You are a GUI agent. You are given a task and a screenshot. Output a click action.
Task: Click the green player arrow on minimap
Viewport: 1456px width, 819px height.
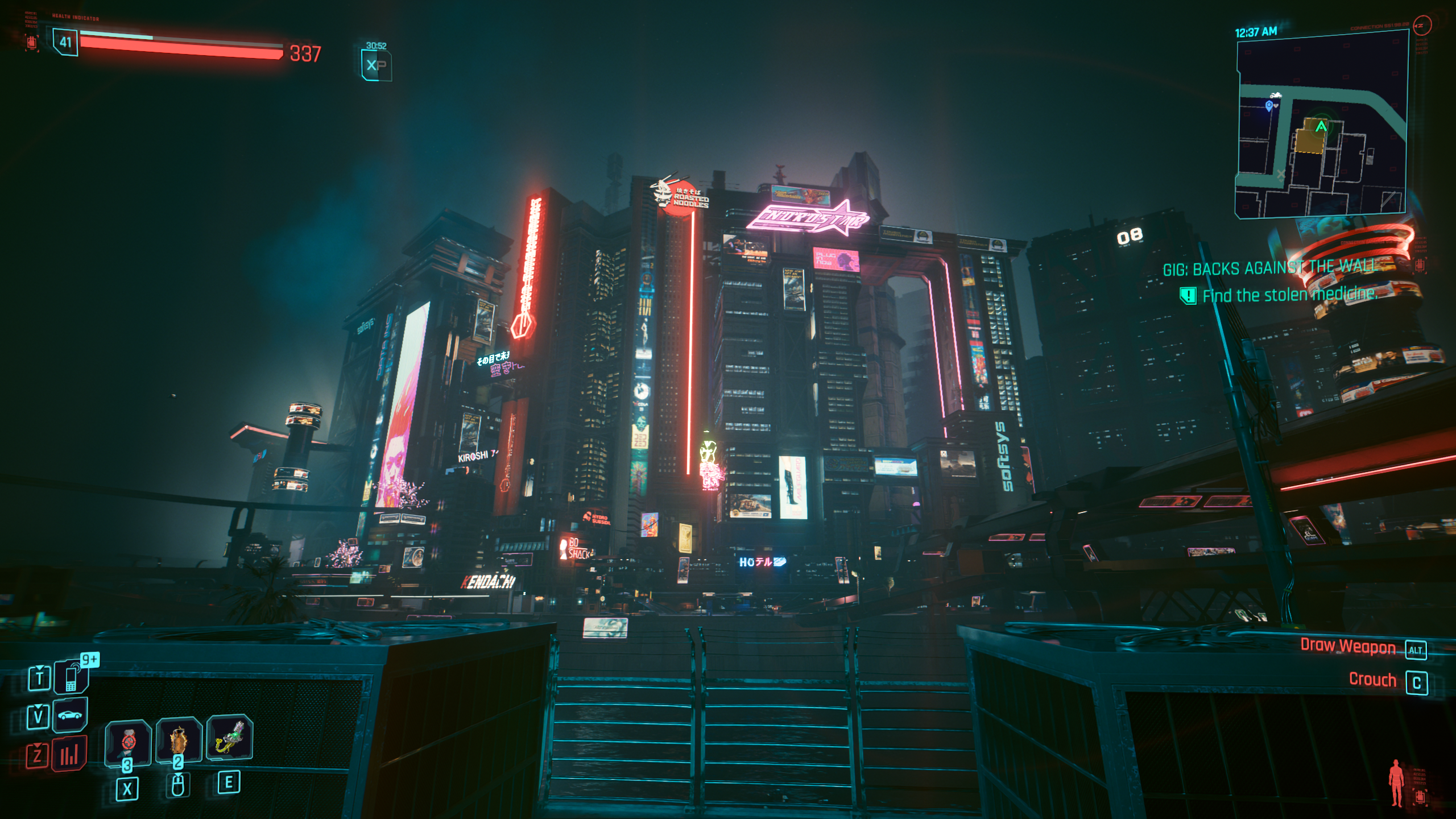pos(1321,126)
